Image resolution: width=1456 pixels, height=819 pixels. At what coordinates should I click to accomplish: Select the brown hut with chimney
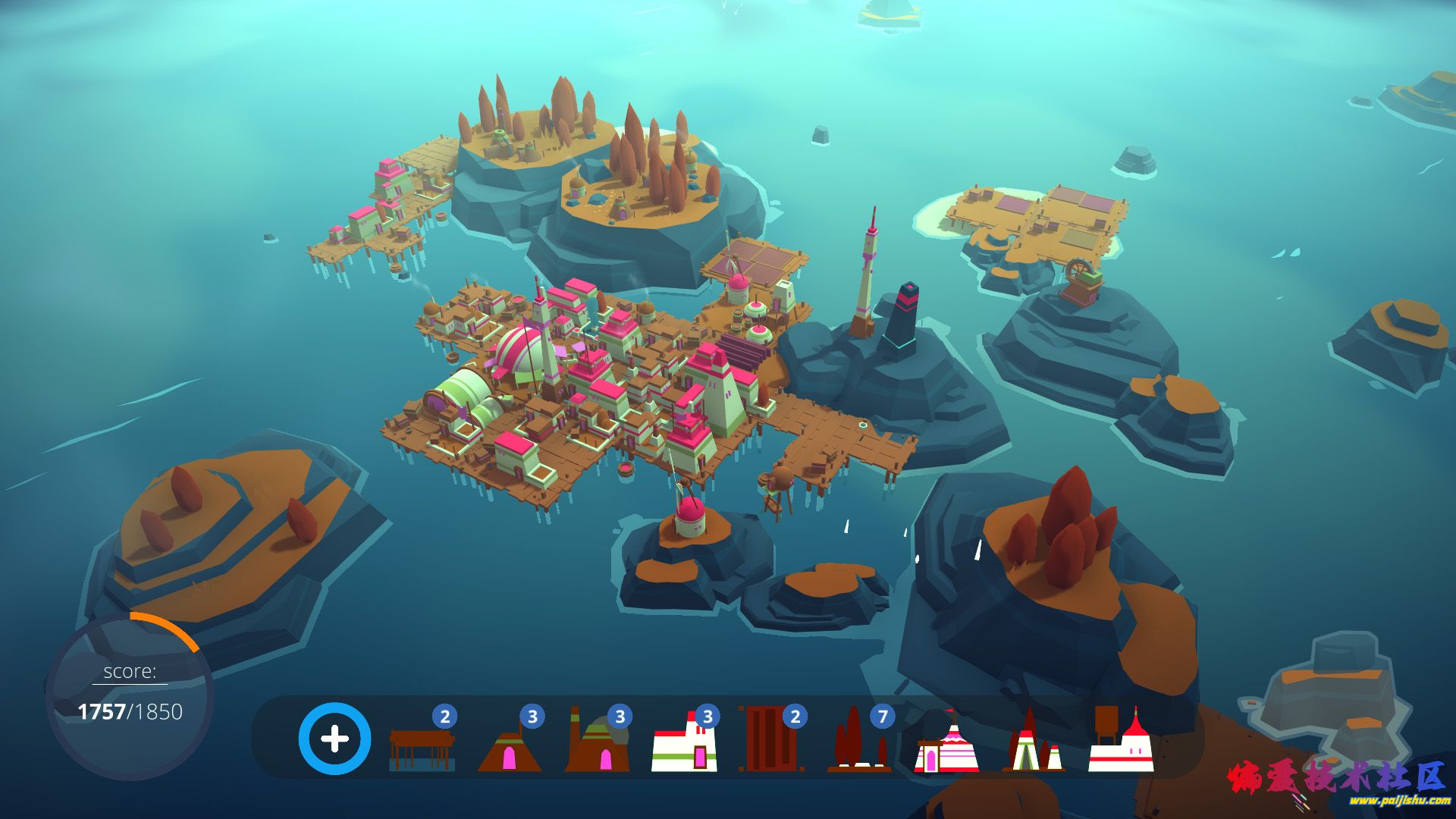pos(597,743)
